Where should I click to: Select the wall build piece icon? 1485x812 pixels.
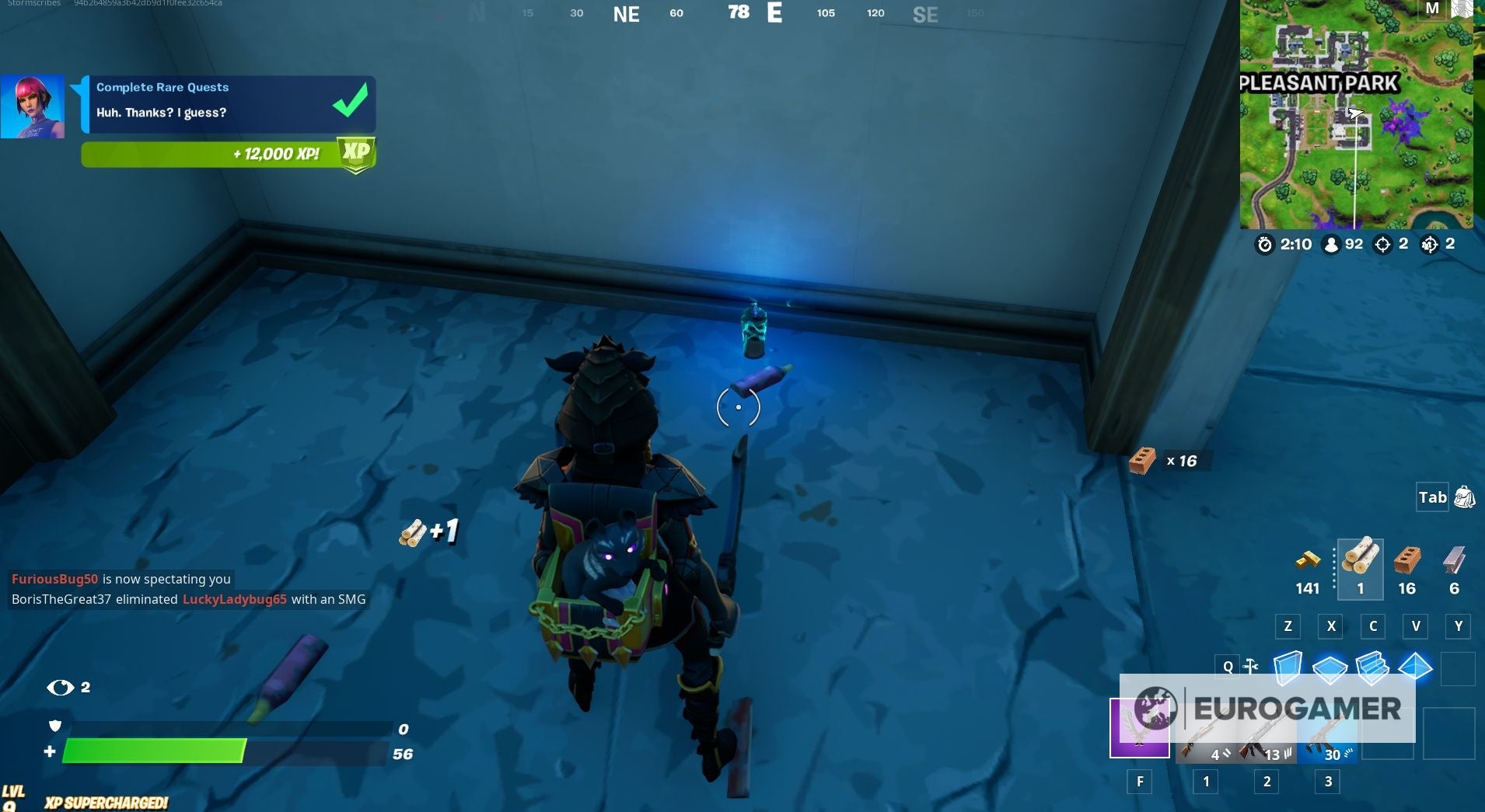[x=1288, y=667]
